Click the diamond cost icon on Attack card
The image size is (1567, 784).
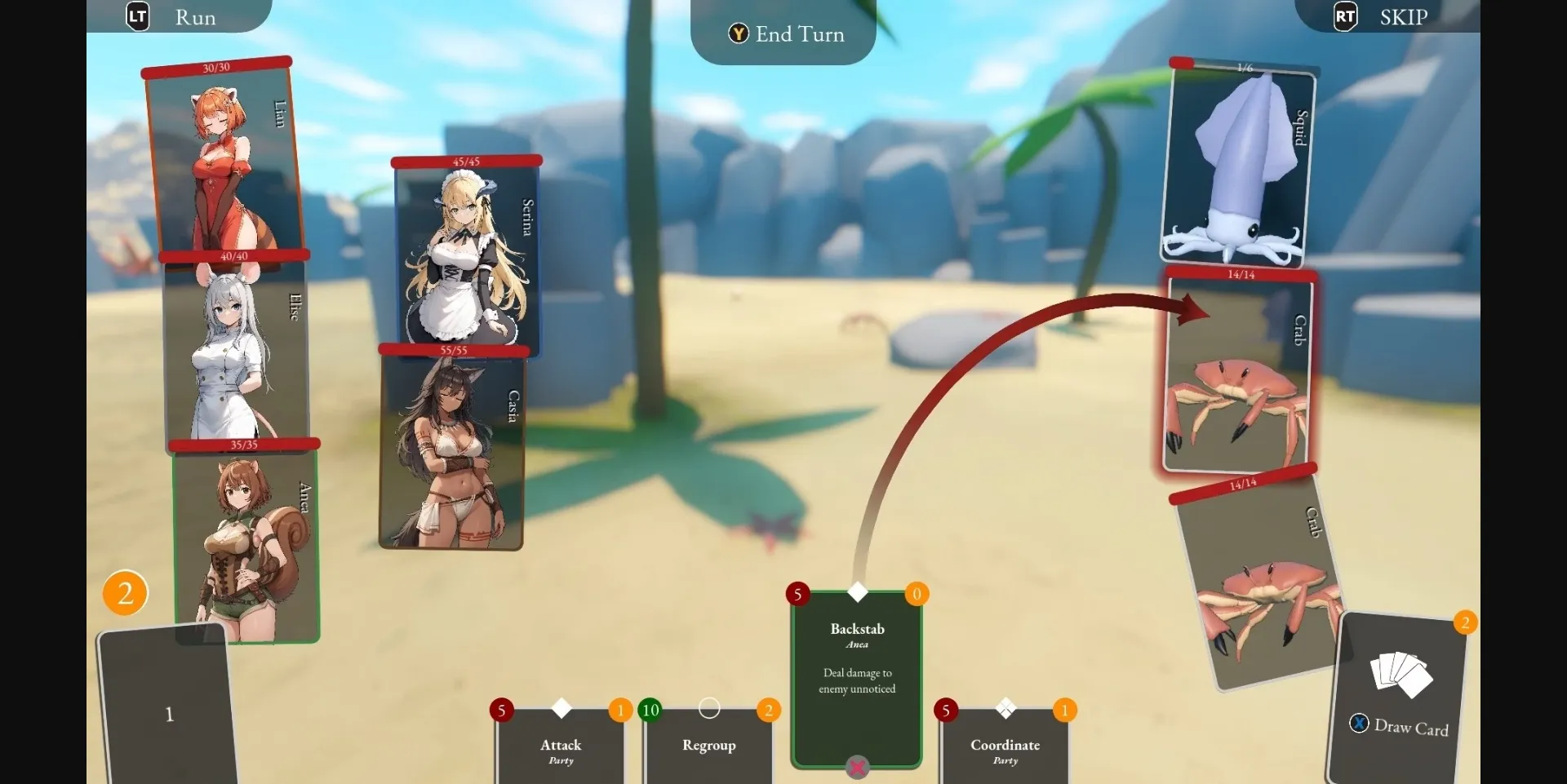[561, 710]
